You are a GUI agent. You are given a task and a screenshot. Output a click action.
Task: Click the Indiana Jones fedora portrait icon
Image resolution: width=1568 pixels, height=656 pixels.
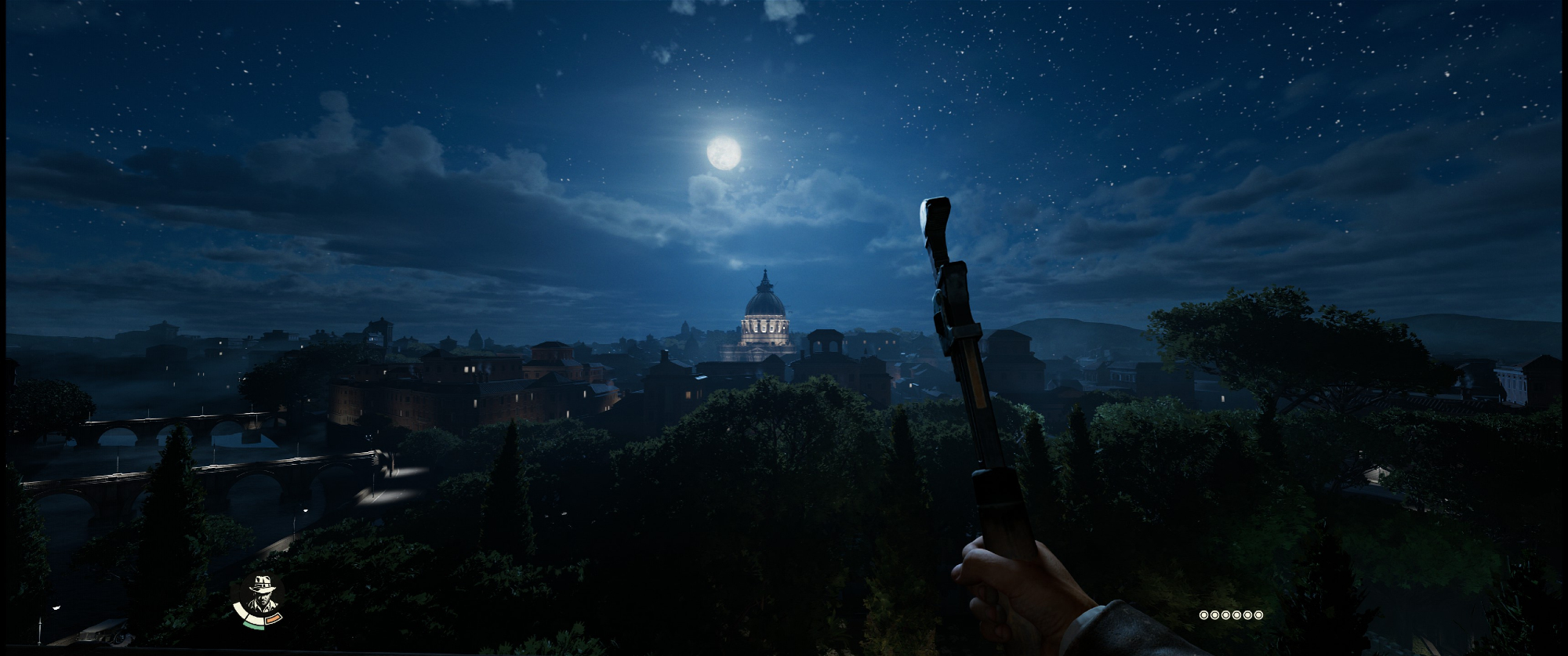(x=260, y=596)
